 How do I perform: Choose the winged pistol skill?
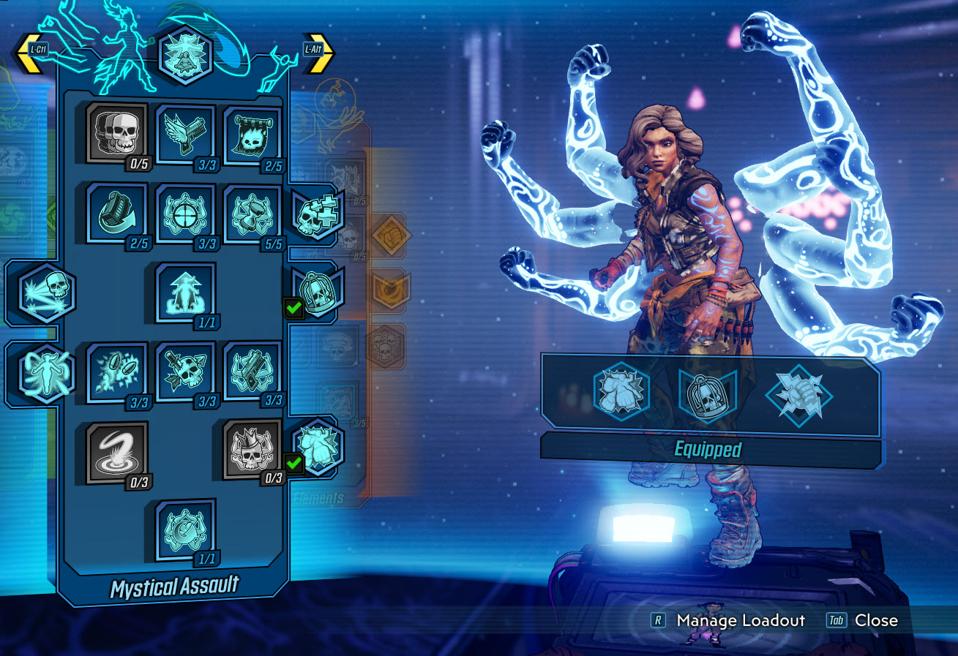click(185, 133)
